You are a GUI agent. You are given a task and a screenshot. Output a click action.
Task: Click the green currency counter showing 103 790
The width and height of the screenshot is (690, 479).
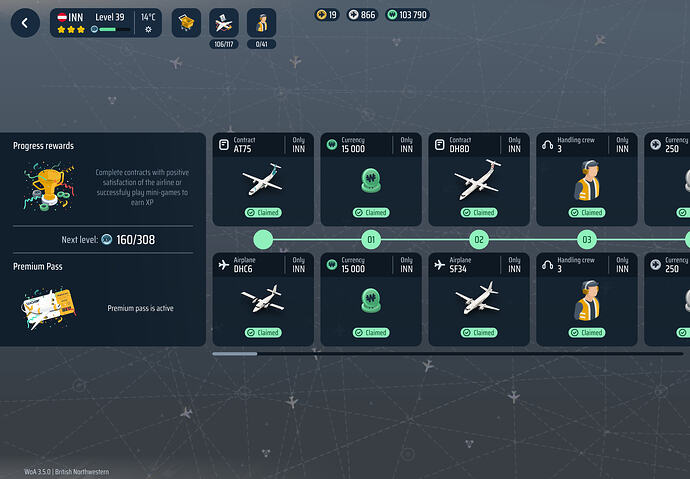point(407,15)
